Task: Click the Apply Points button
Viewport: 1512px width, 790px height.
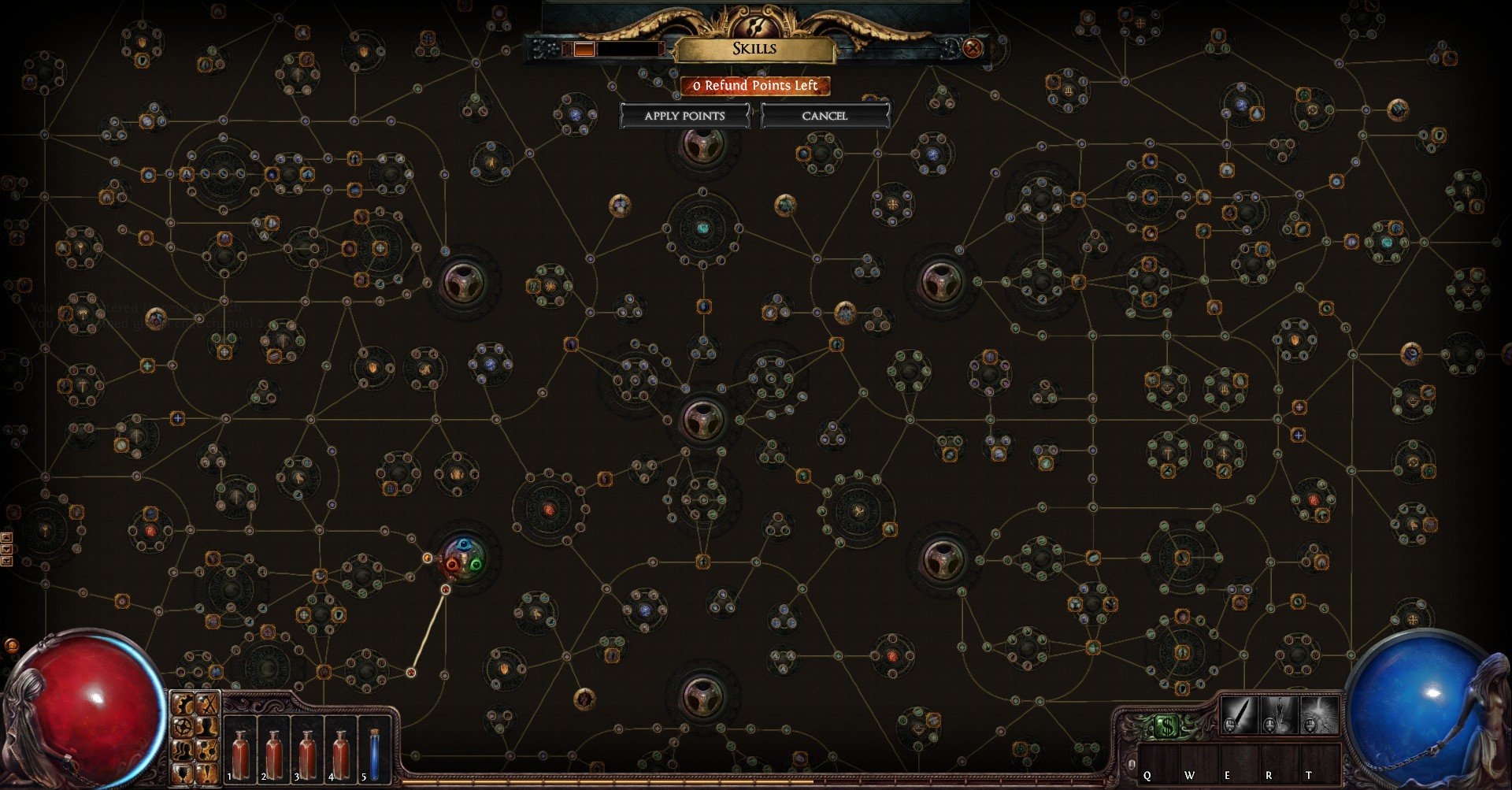Action: (684, 116)
